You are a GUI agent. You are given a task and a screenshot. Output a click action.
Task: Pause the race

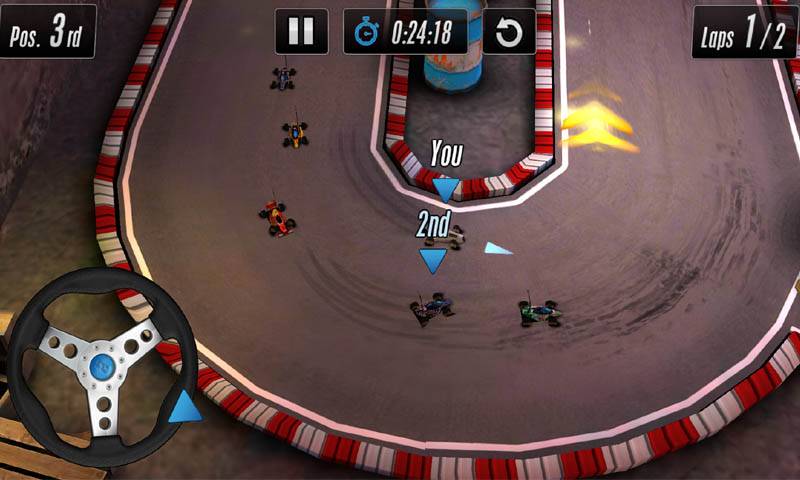[301, 32]
